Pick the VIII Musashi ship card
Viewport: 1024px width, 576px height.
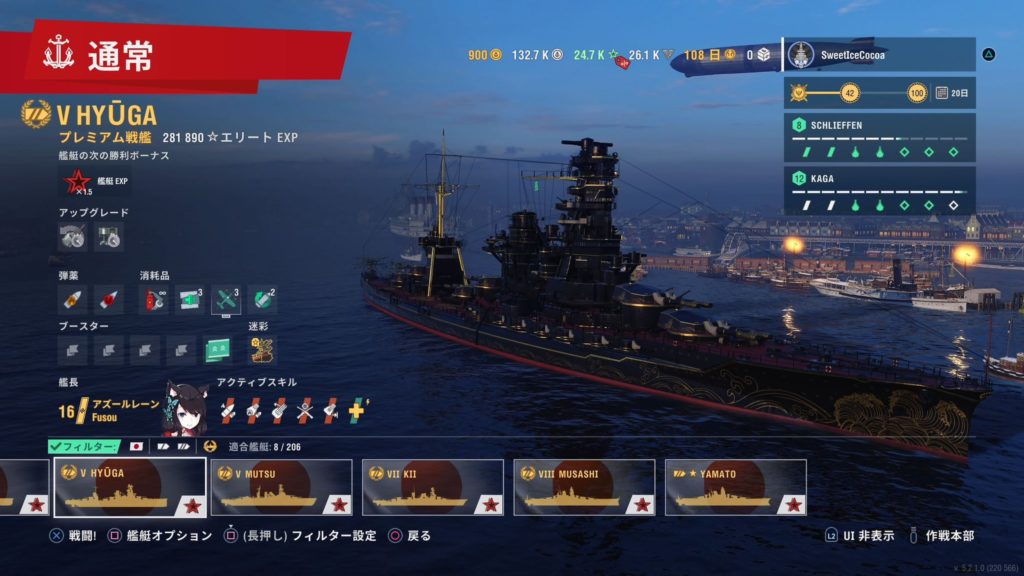584,487
